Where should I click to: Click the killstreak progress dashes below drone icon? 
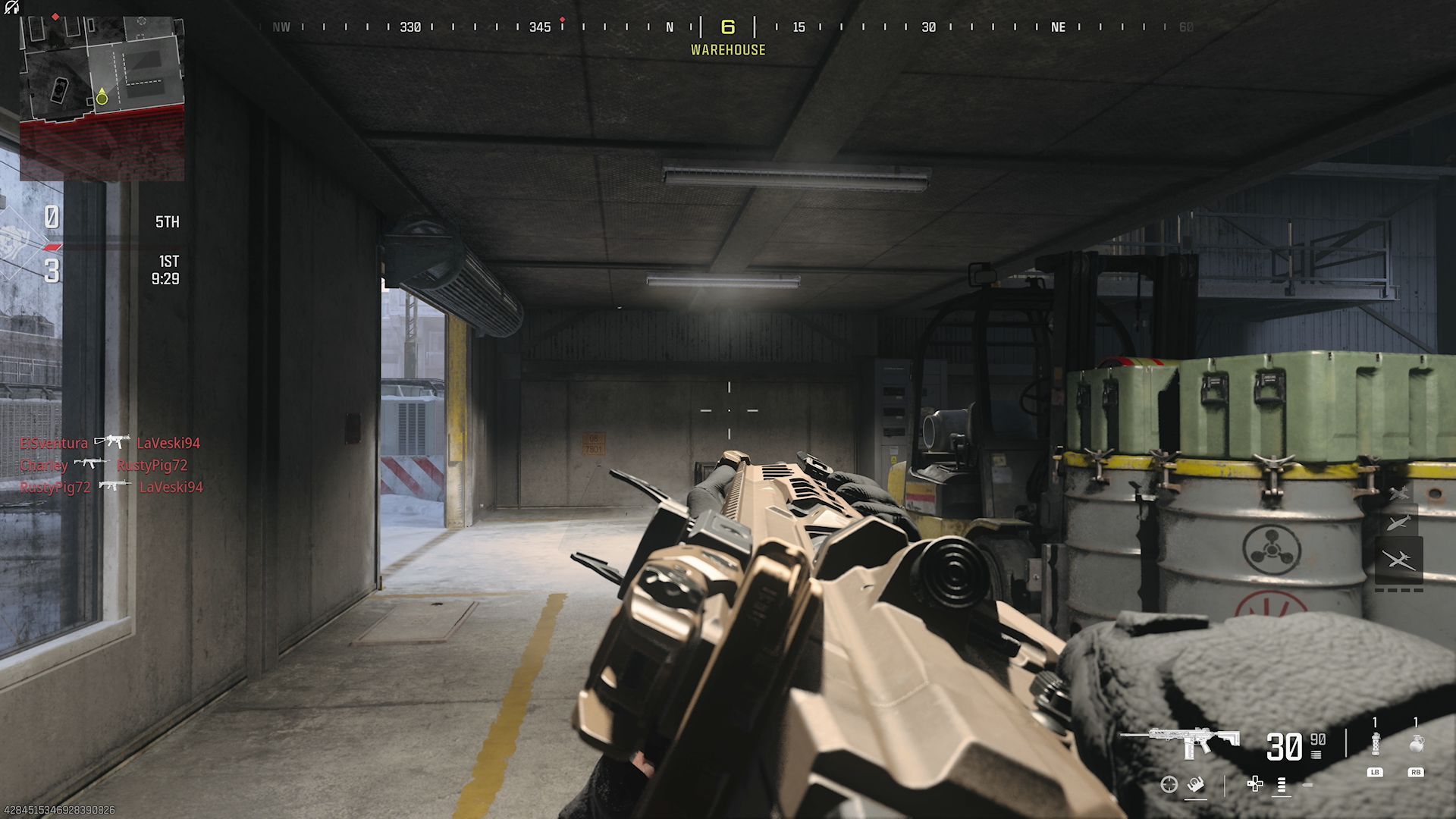click(1398, 590)
